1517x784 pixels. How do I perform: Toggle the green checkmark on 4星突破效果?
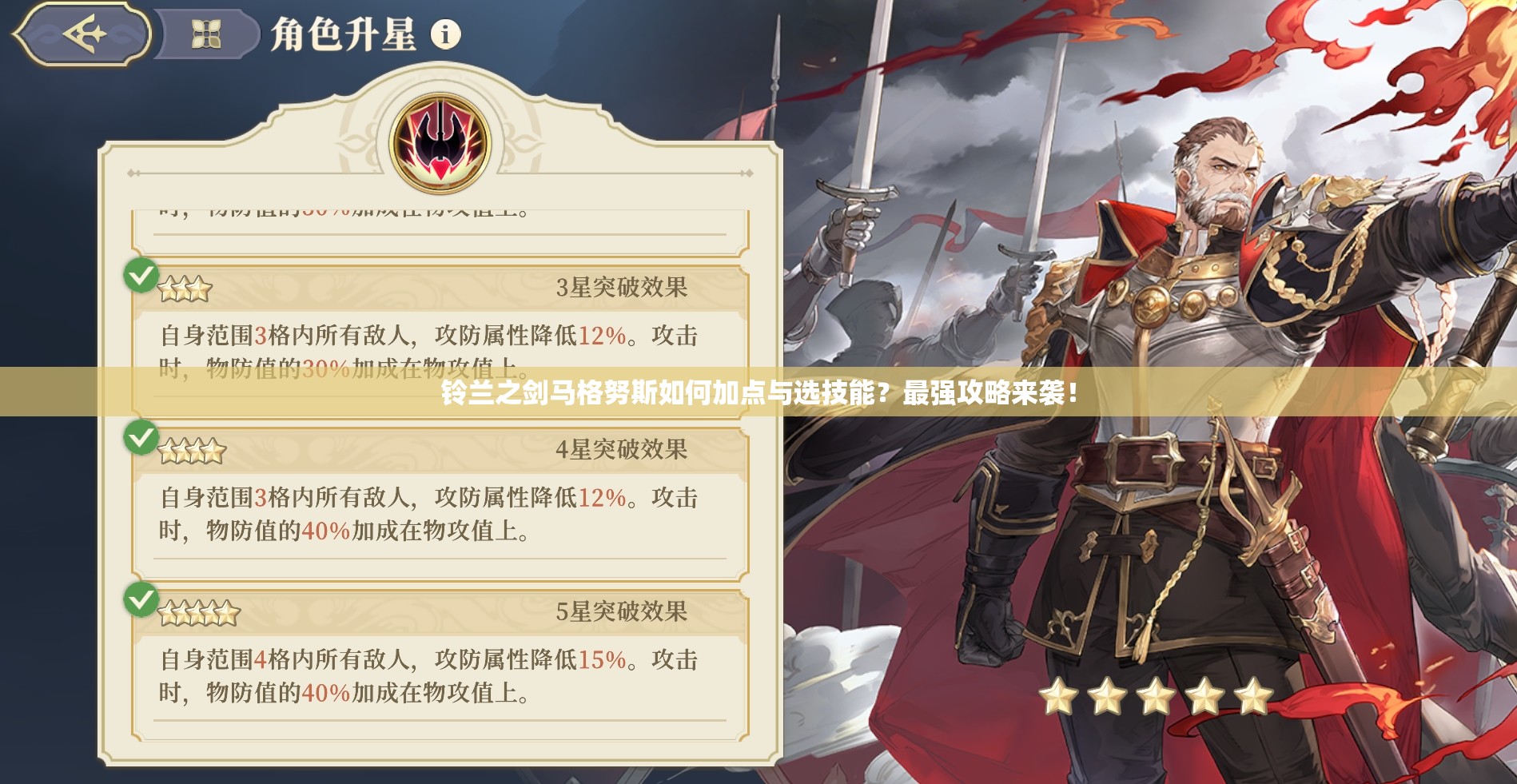[x=141, y=440]
